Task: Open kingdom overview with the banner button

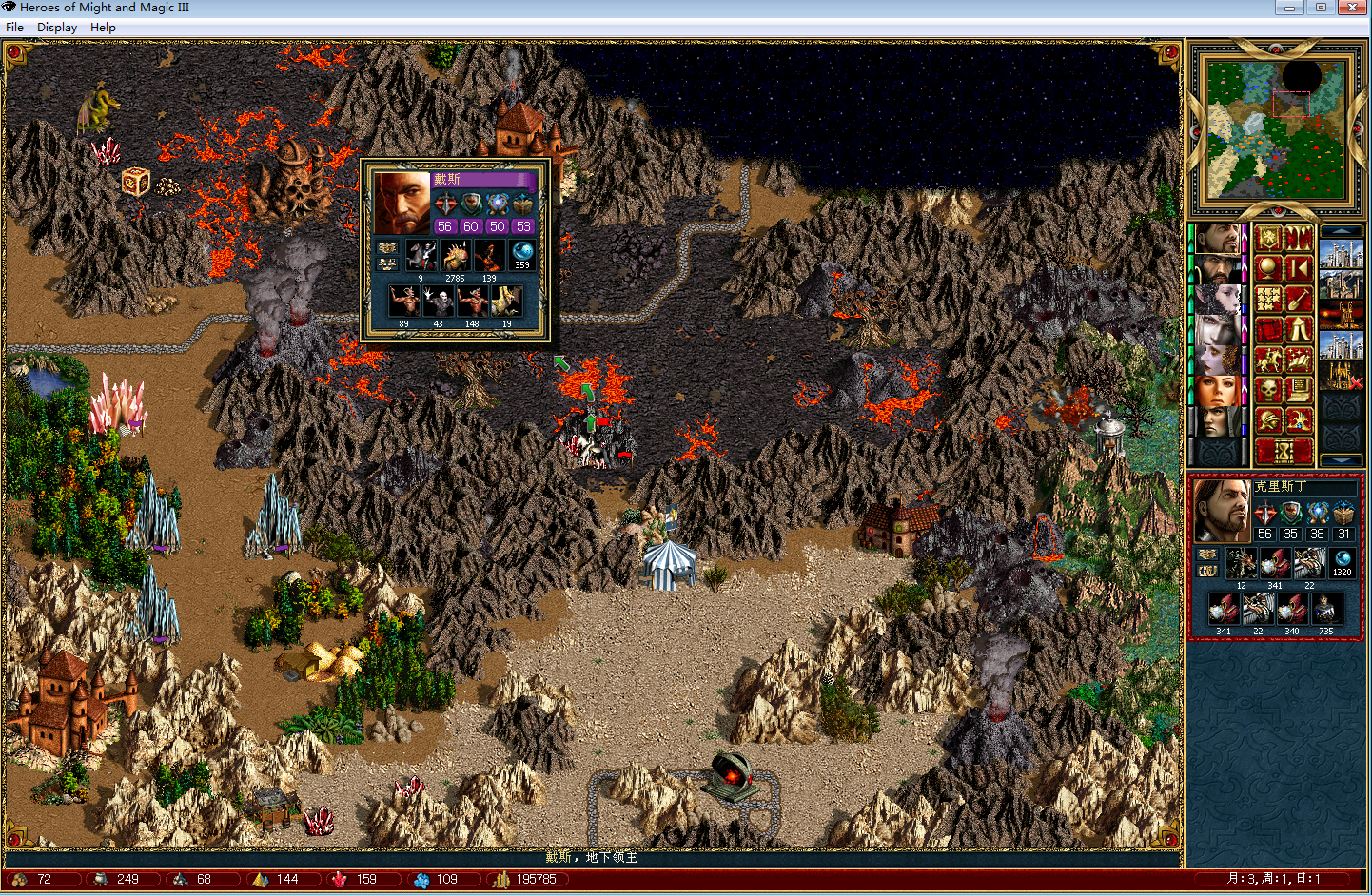Action: [1267, 239]
